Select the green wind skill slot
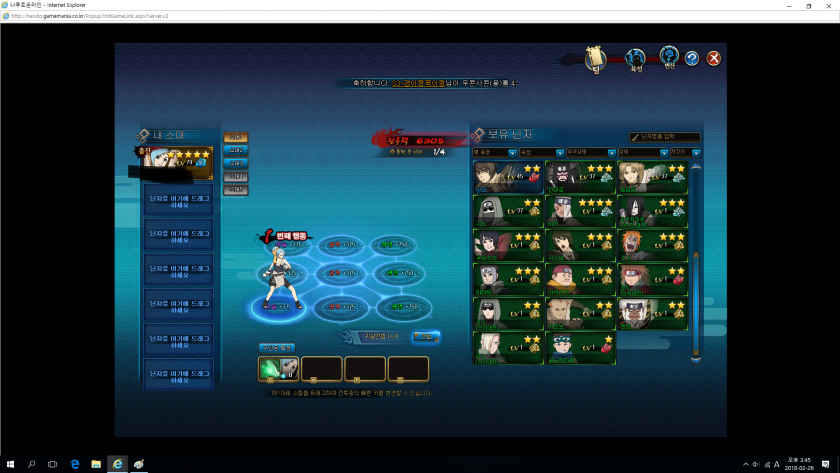 (x=279, y=369)
